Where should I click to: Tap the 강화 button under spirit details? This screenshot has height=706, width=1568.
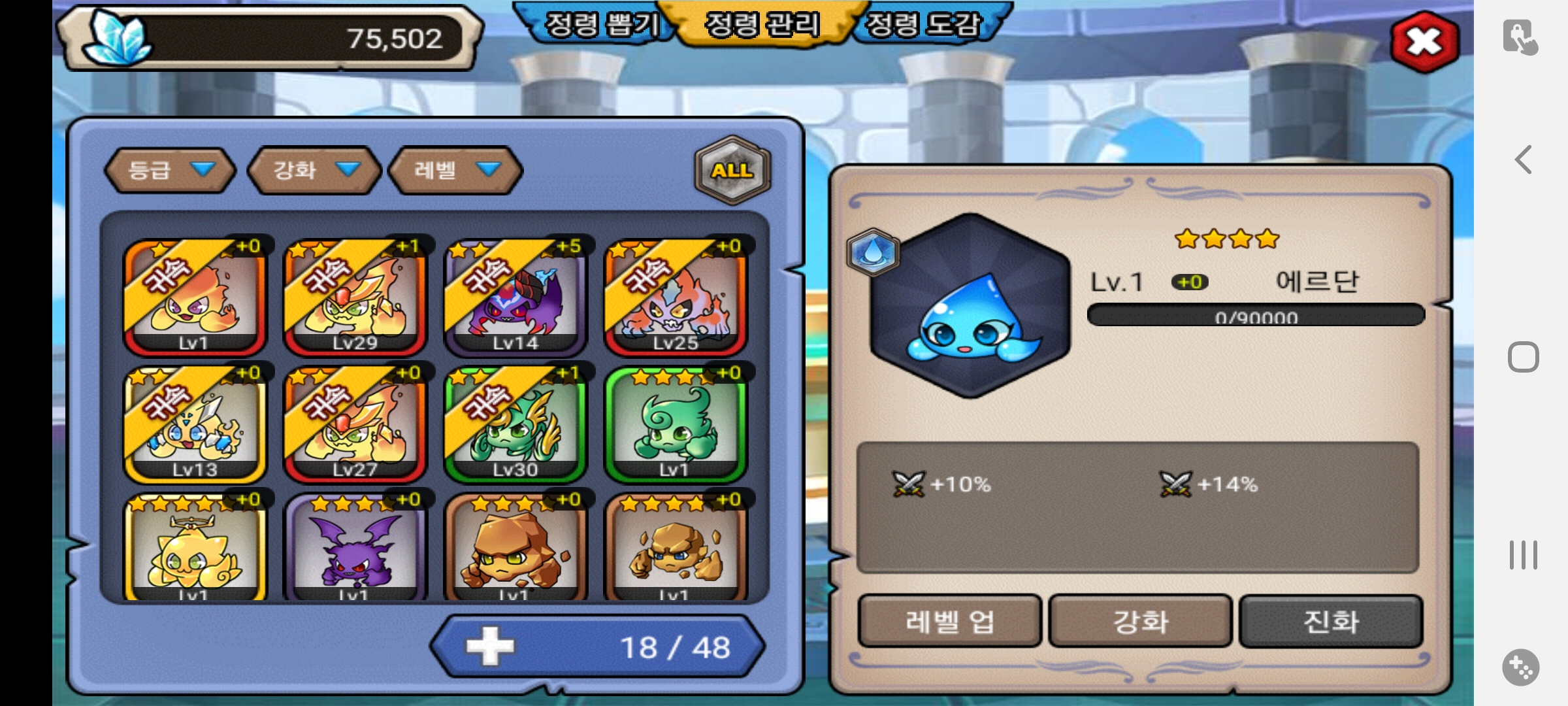[x=1140, y=621]
